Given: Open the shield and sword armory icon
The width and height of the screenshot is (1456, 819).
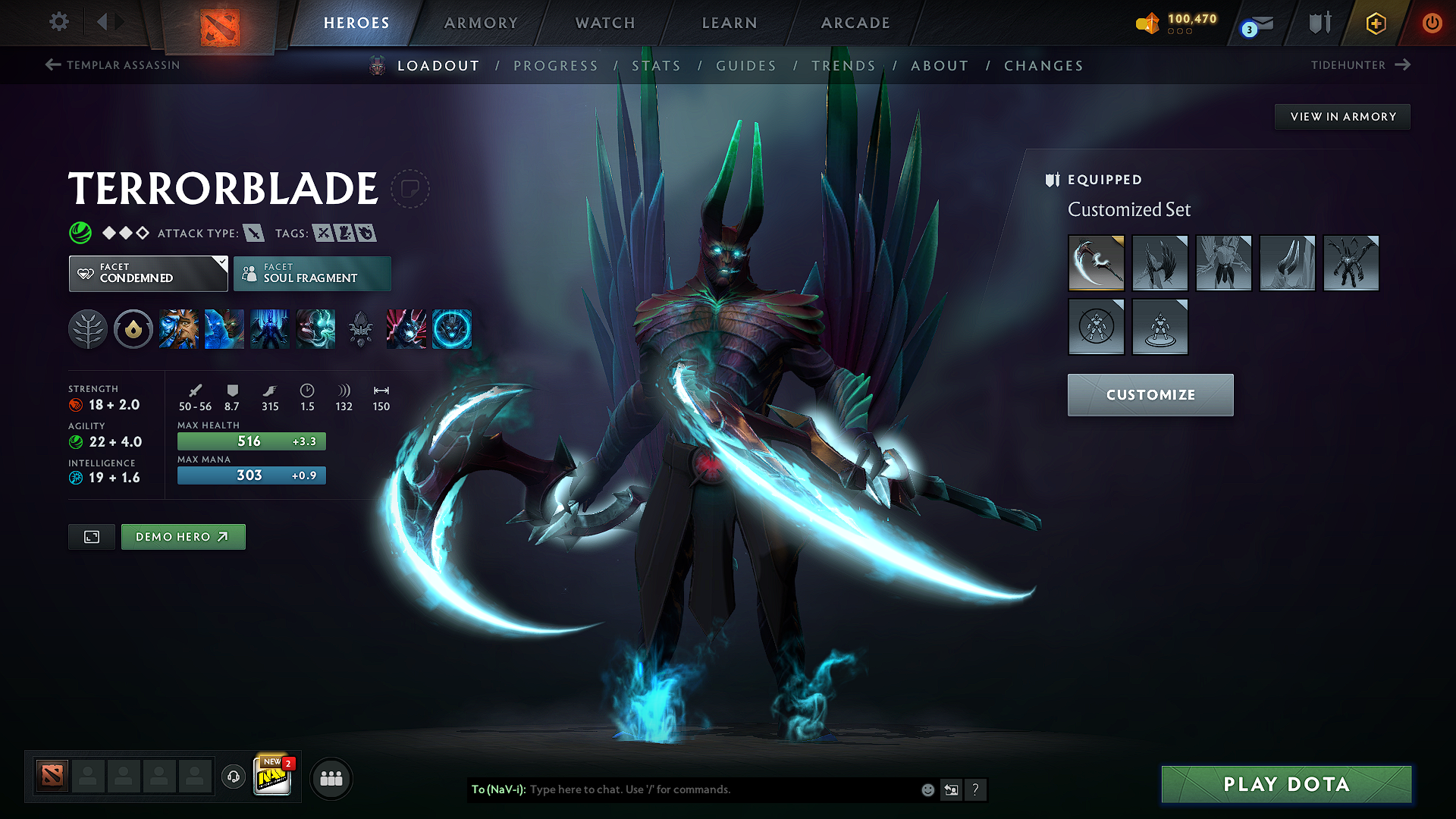Looking at the screenshot, I should coord(1319,23).
